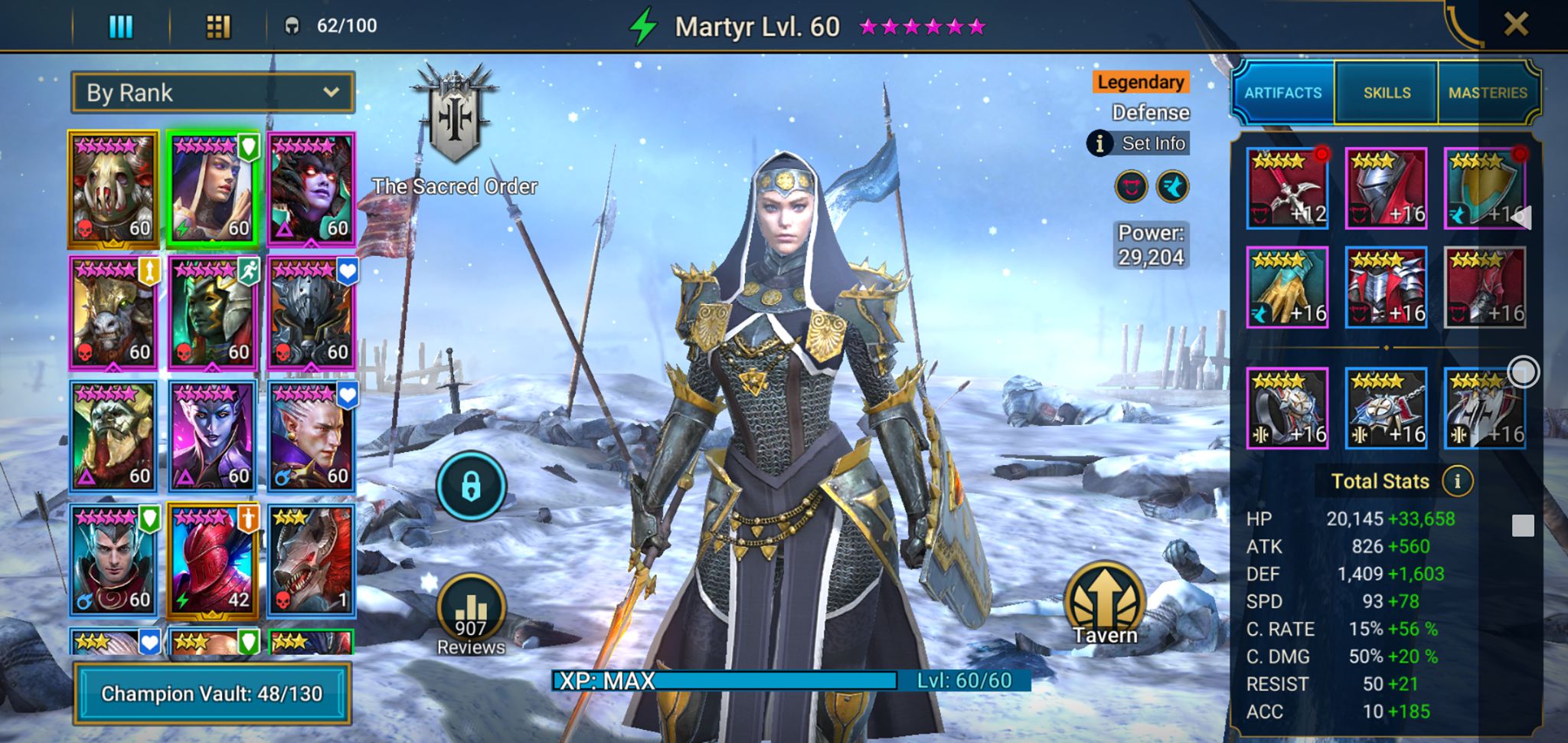Image resolution: width=1568 pixels, height=743 pixels.
Task: Switch to the grid view layout
Action: tap(218, 27)
